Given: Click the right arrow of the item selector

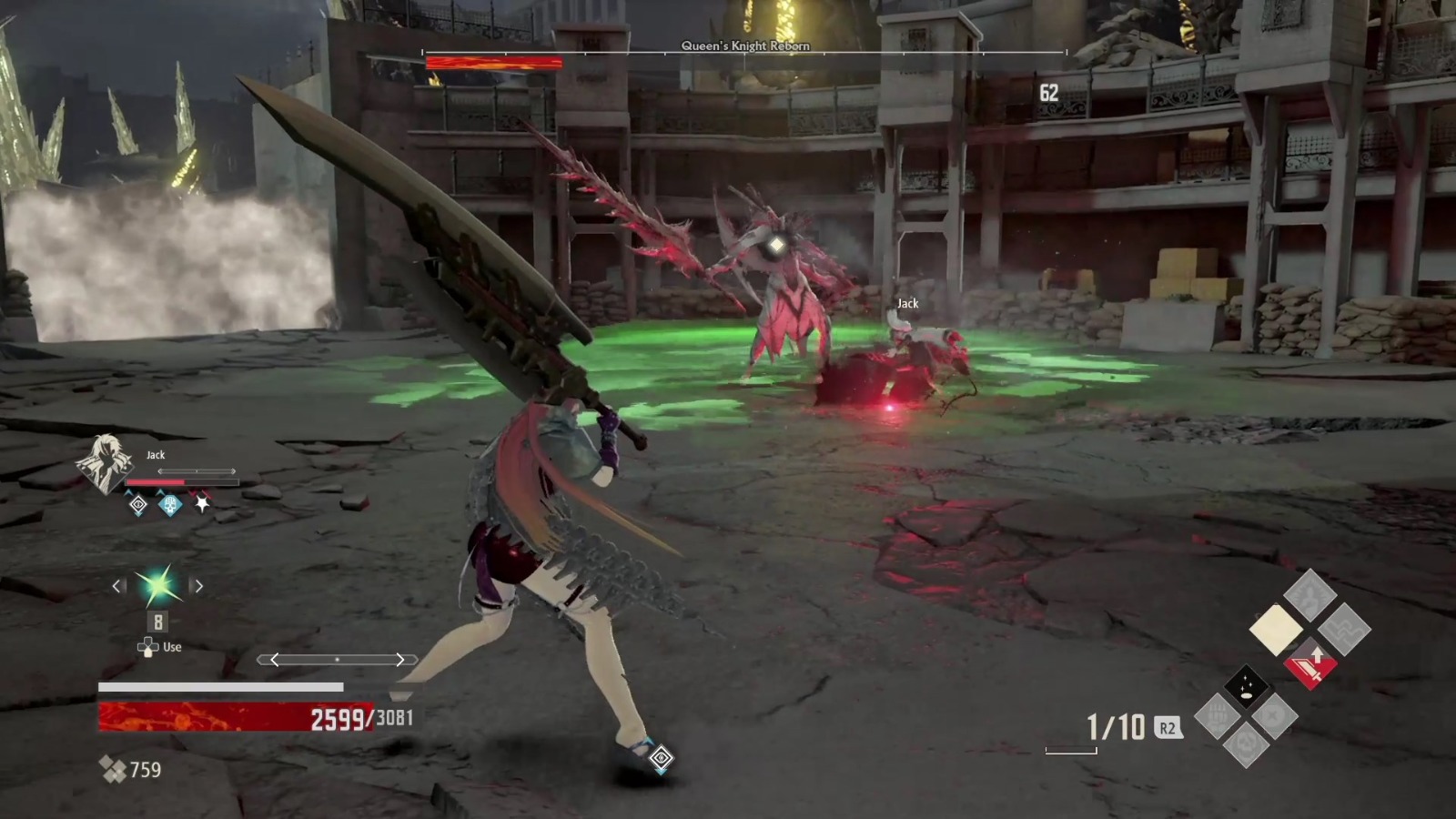Looking at the screenshot, I should point(198,585).
